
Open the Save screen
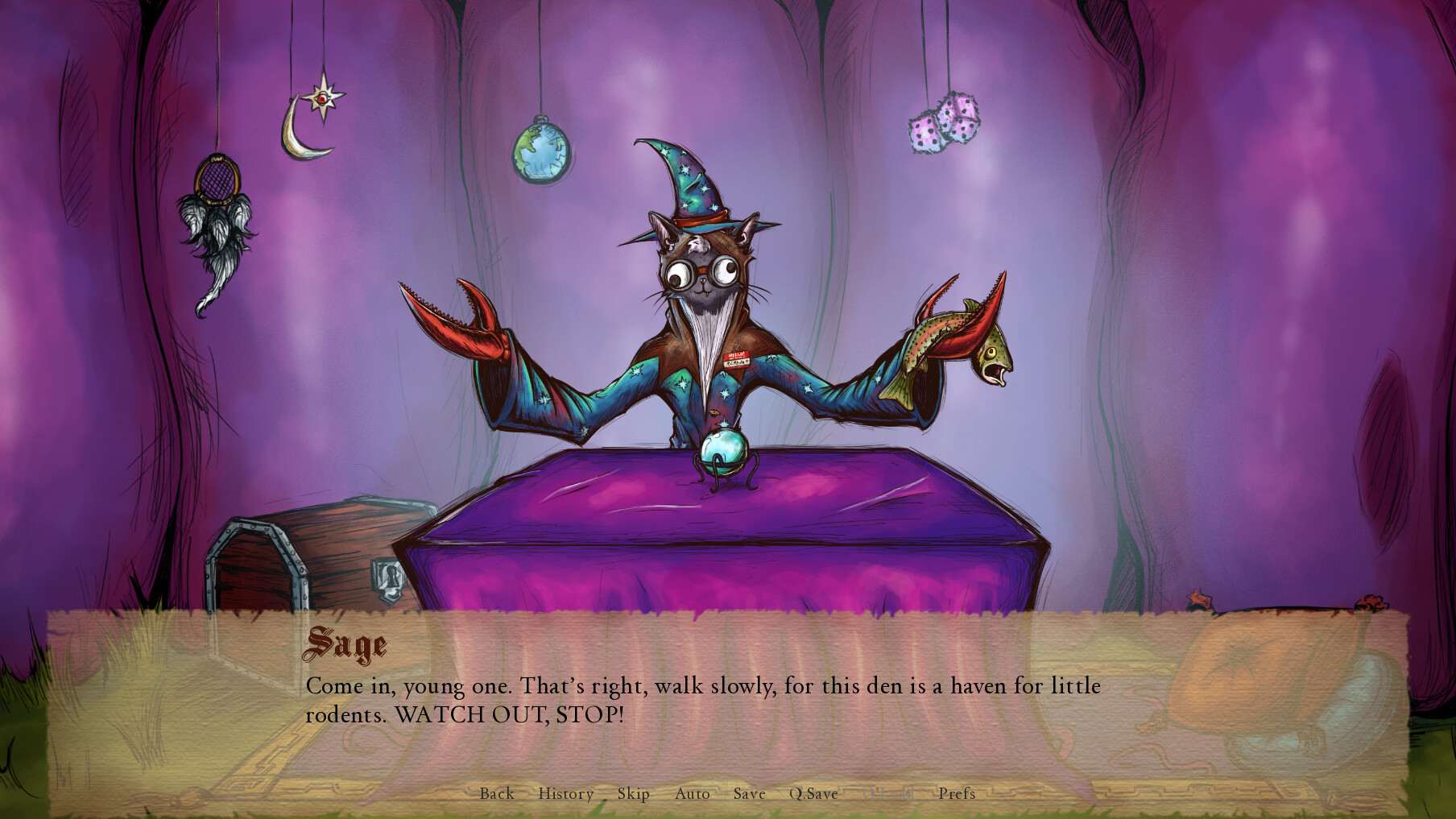pyautogui.click(x=749, y=794)
